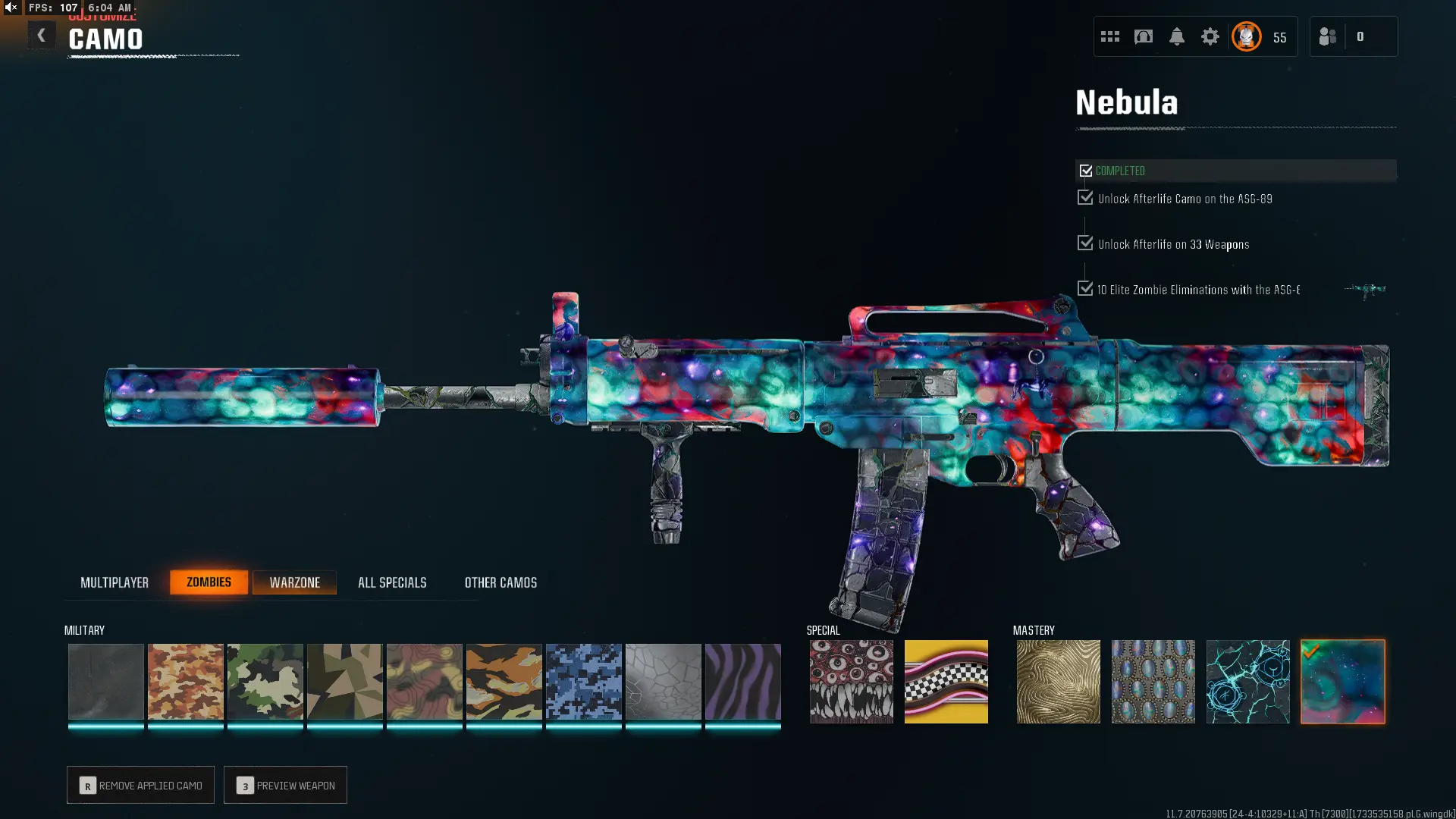1456x819 pixels.
Task: Go back using the arrow beside CAMO
Action: 42,36
